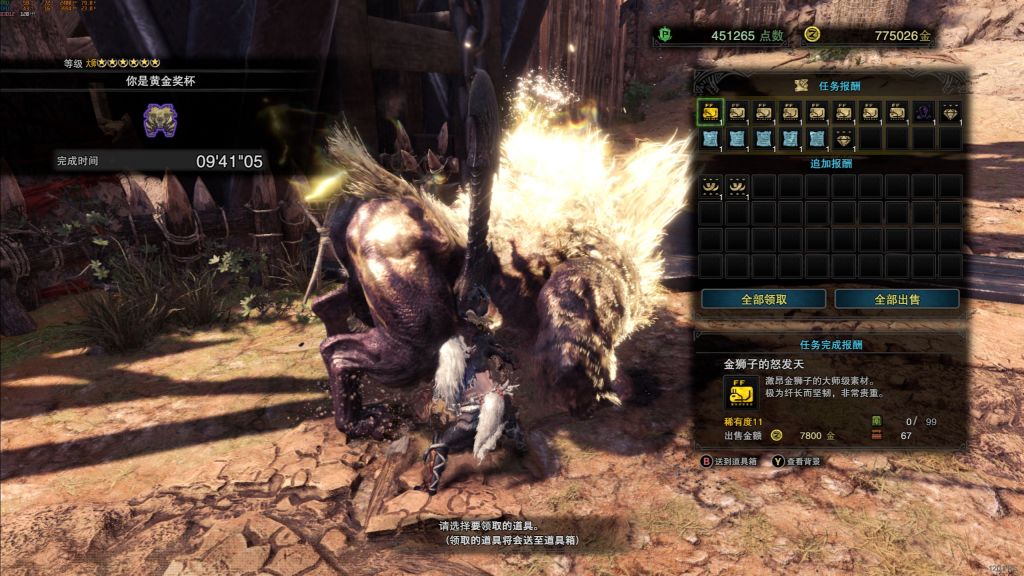Screen dimensions: 1024x576
Task: Select the highlighted gold Rajang material slot
Action: (710, 113)
